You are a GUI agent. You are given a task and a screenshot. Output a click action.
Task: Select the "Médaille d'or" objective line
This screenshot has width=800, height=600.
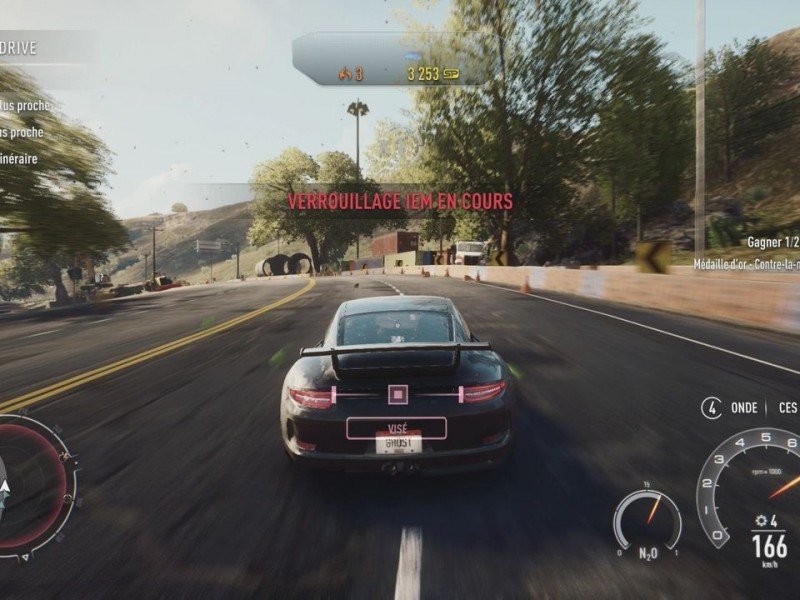click(747, 265)
